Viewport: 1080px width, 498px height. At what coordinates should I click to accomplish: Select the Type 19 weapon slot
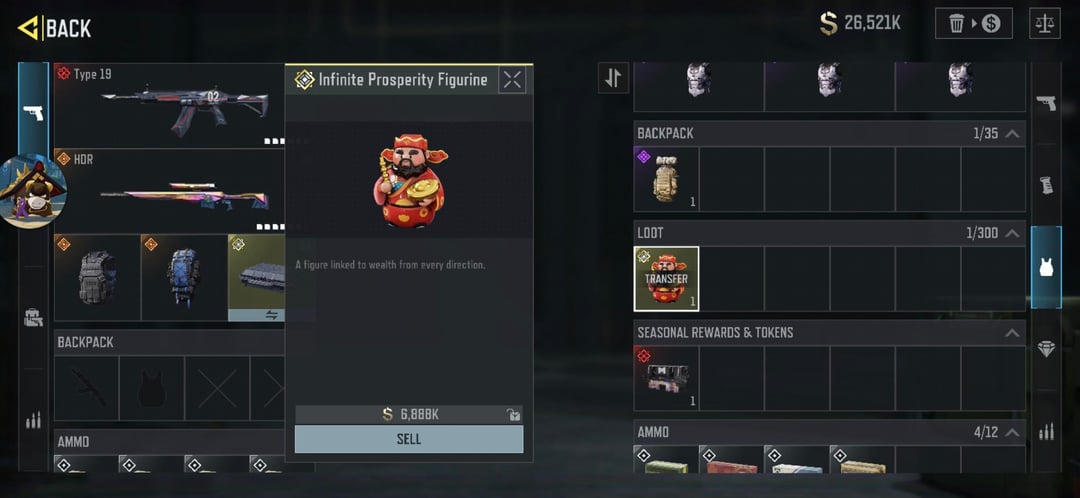168,107
